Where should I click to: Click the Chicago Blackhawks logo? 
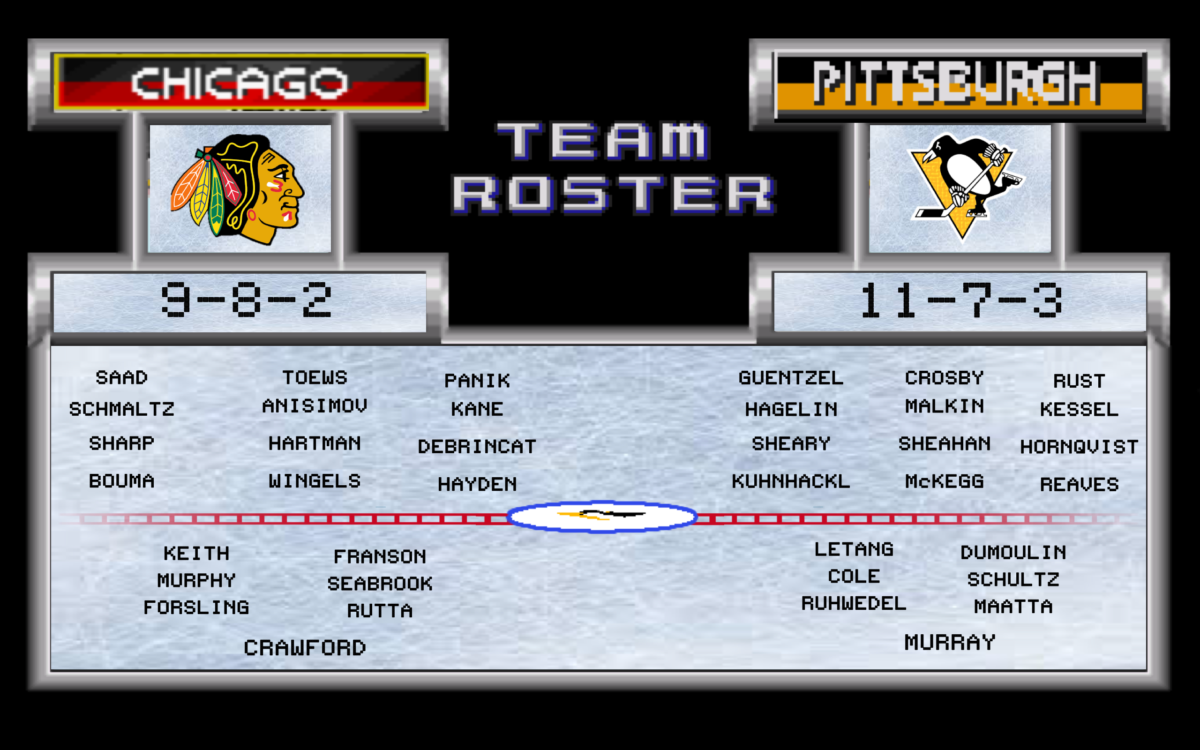240,188
